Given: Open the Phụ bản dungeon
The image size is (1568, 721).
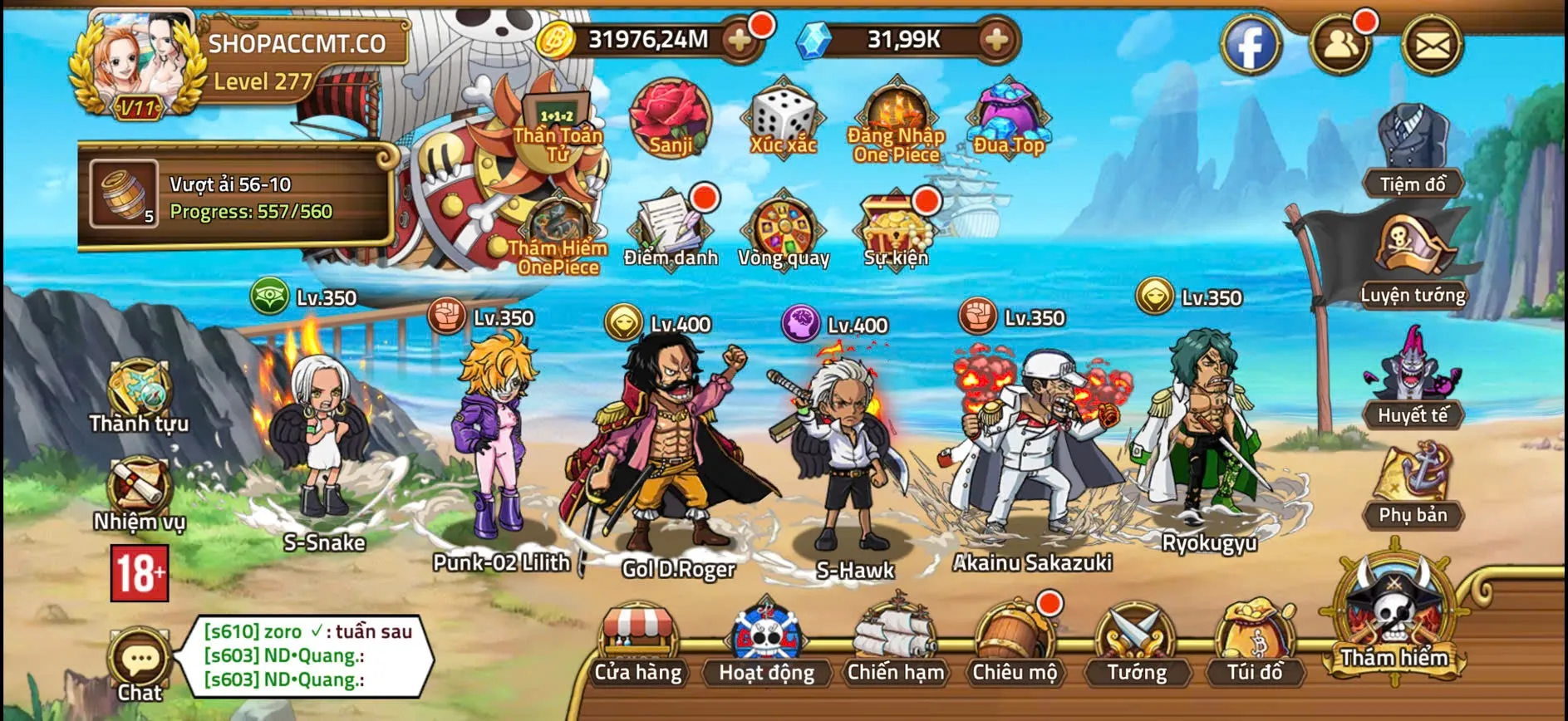Looking at the screenshot, I should [1413, 486].
